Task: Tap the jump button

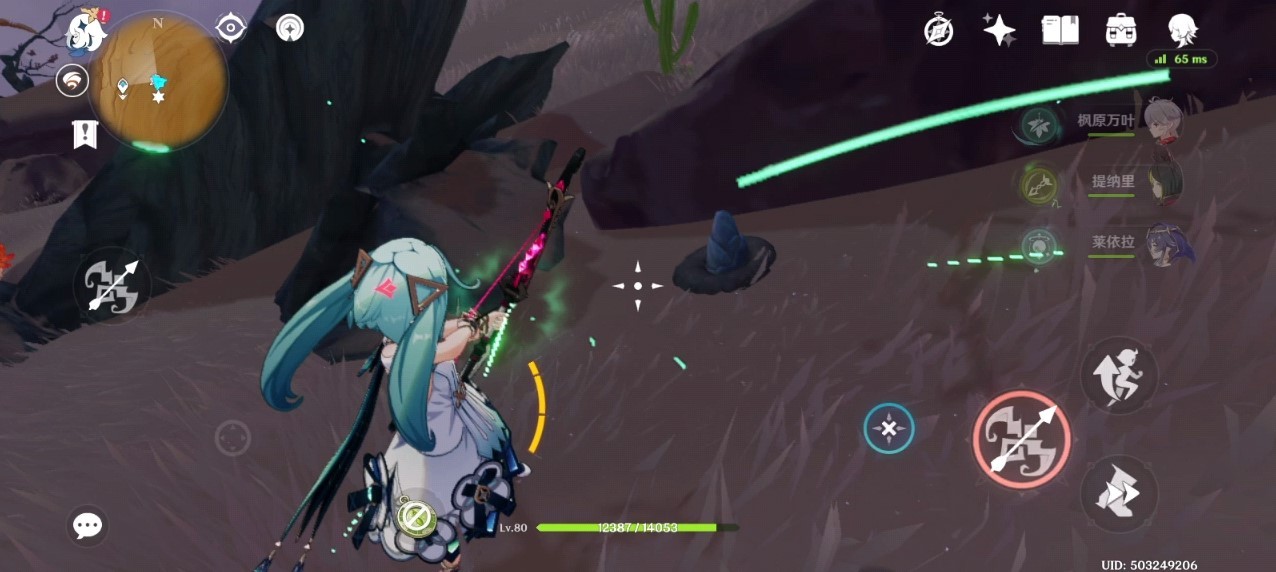Action: [x=1119, y=375]
